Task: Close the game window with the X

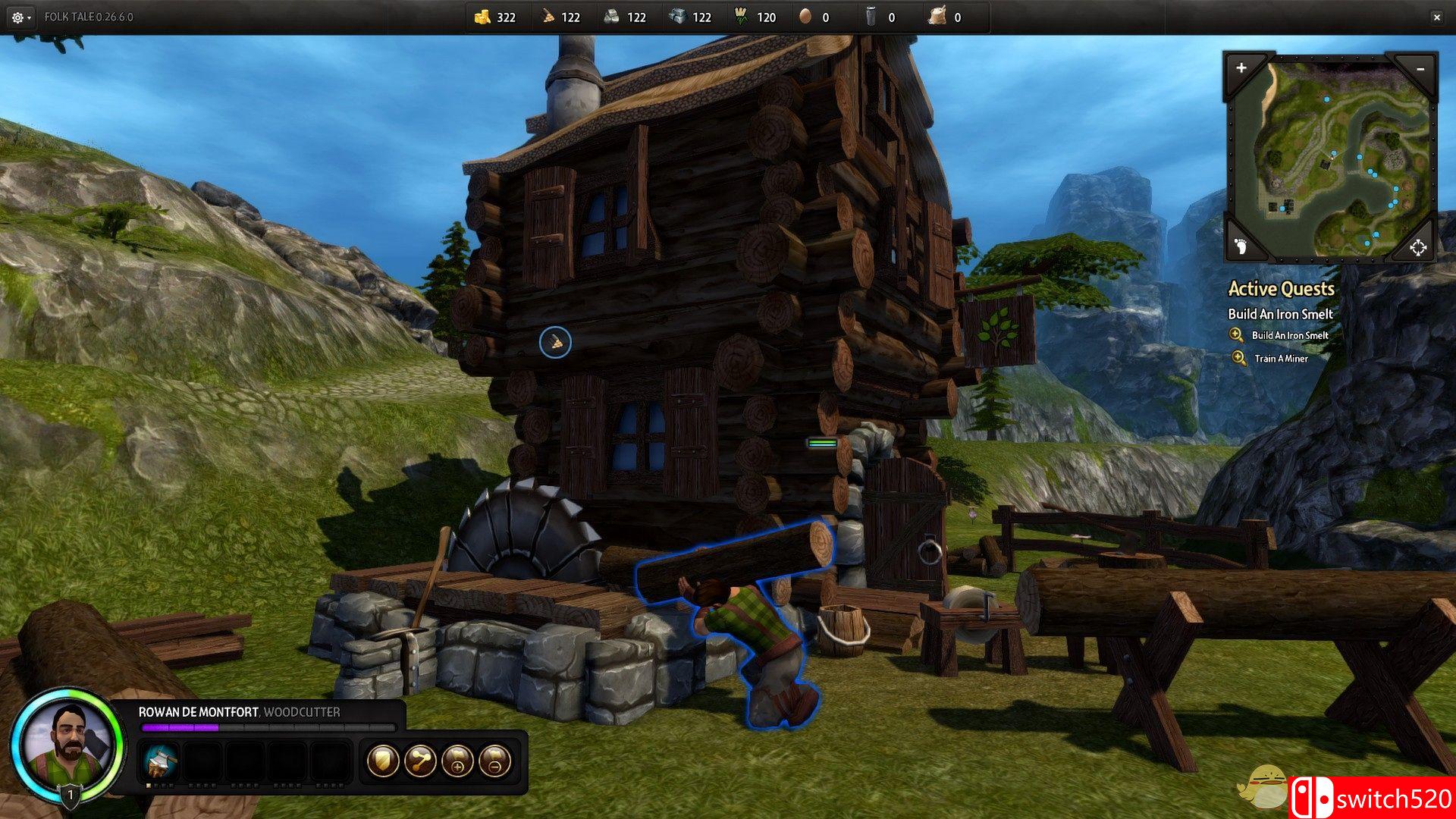Action: pyautogui.click(x=1436, y=17)
